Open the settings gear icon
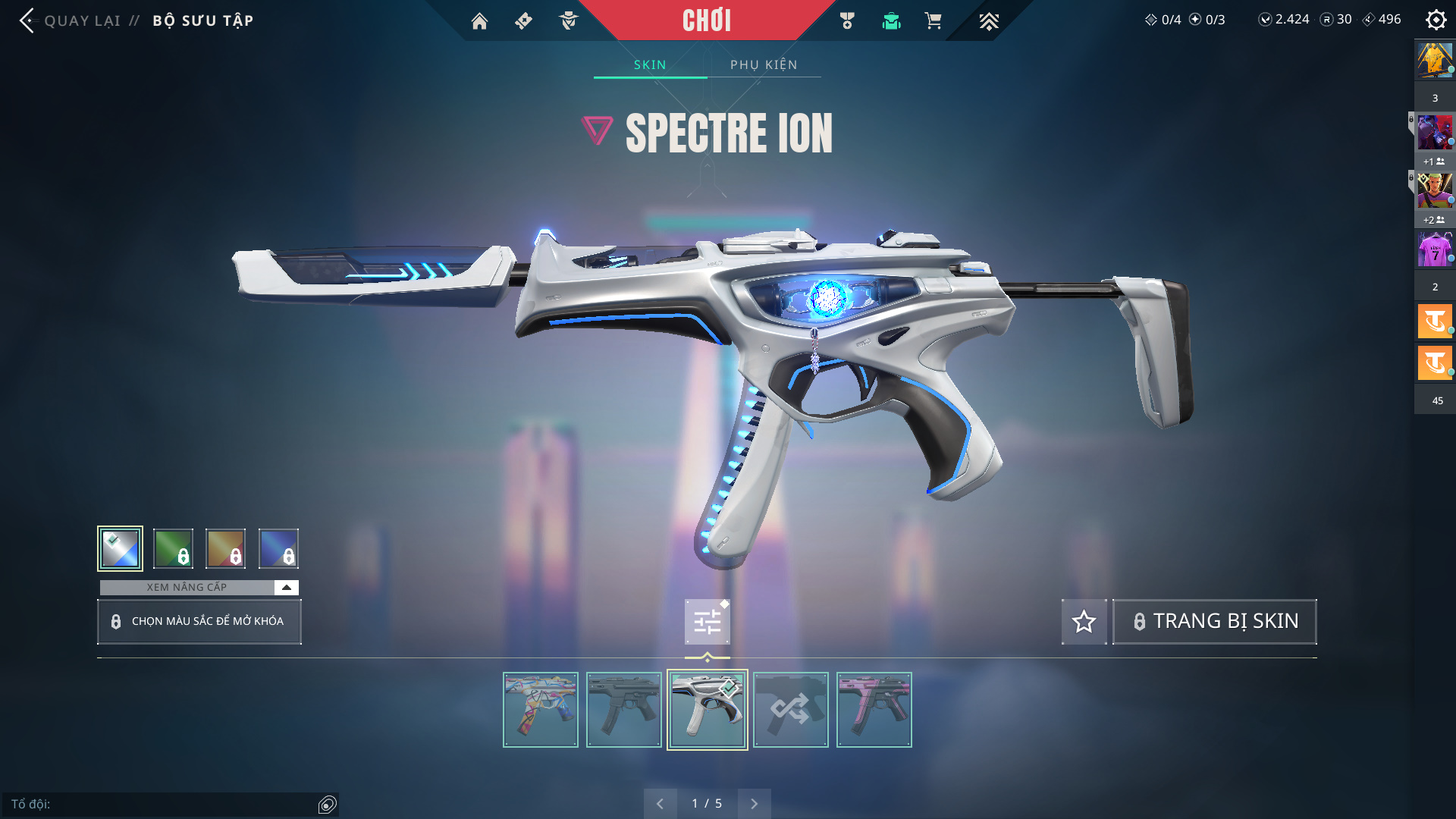This screenshot has height=819, width=1456. [x=1436, y=20]
